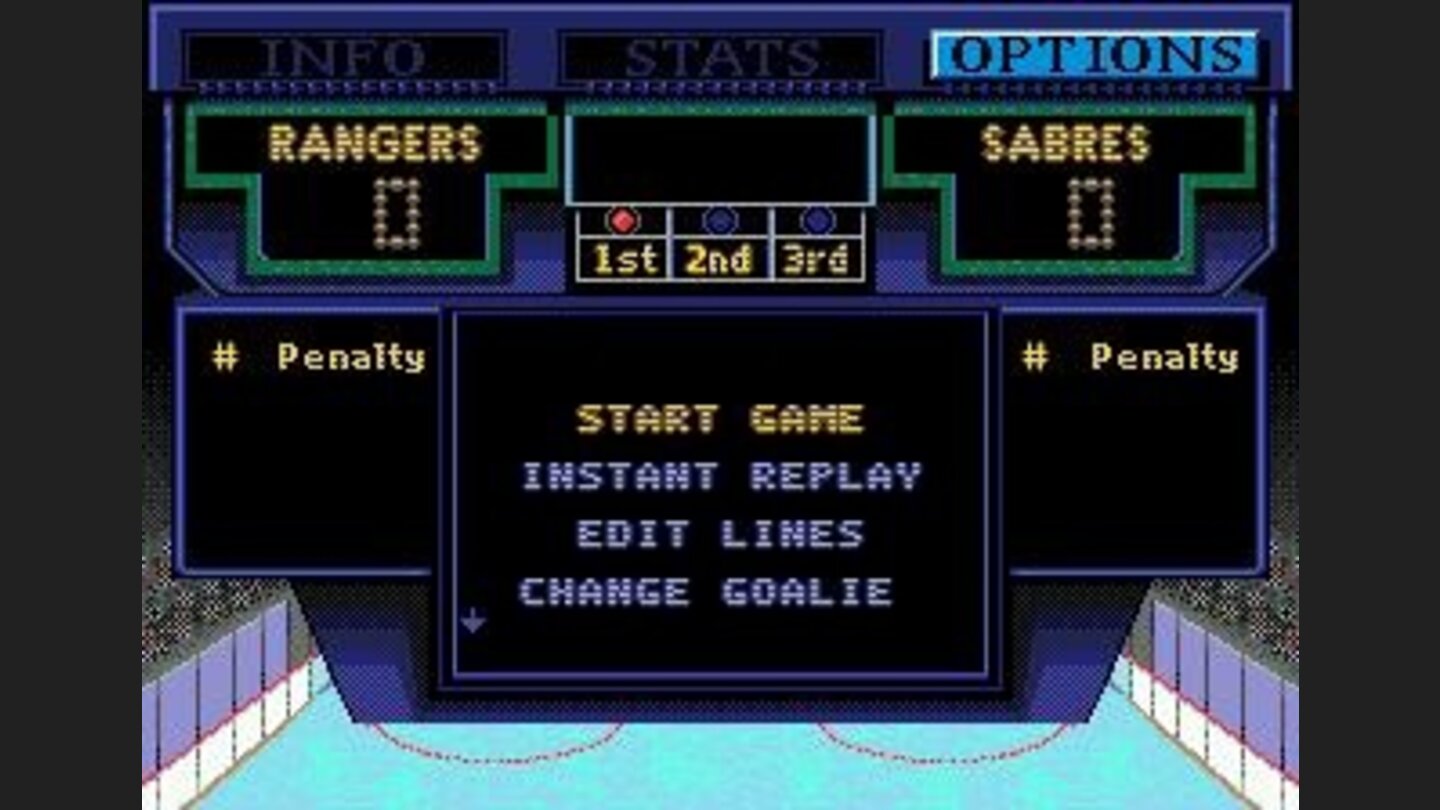Switch to the STATS tab
Image resolution: width=1440 pixels, height=810 pixels.
(x=717, y=52)
